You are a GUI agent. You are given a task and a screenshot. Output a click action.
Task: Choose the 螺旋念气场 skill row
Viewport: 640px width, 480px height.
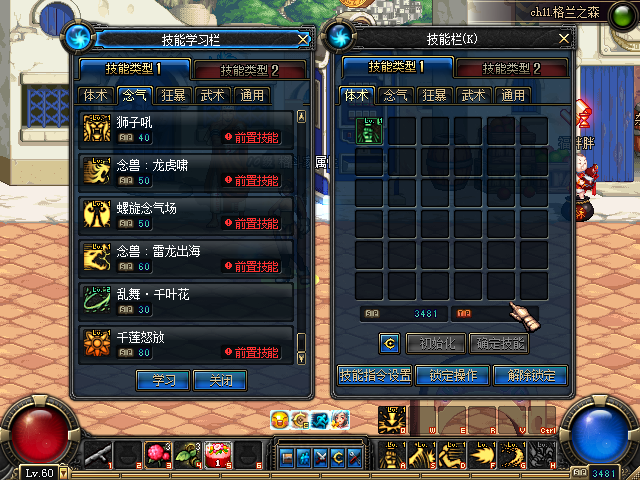pyautogui.click(x=187, y=215)
